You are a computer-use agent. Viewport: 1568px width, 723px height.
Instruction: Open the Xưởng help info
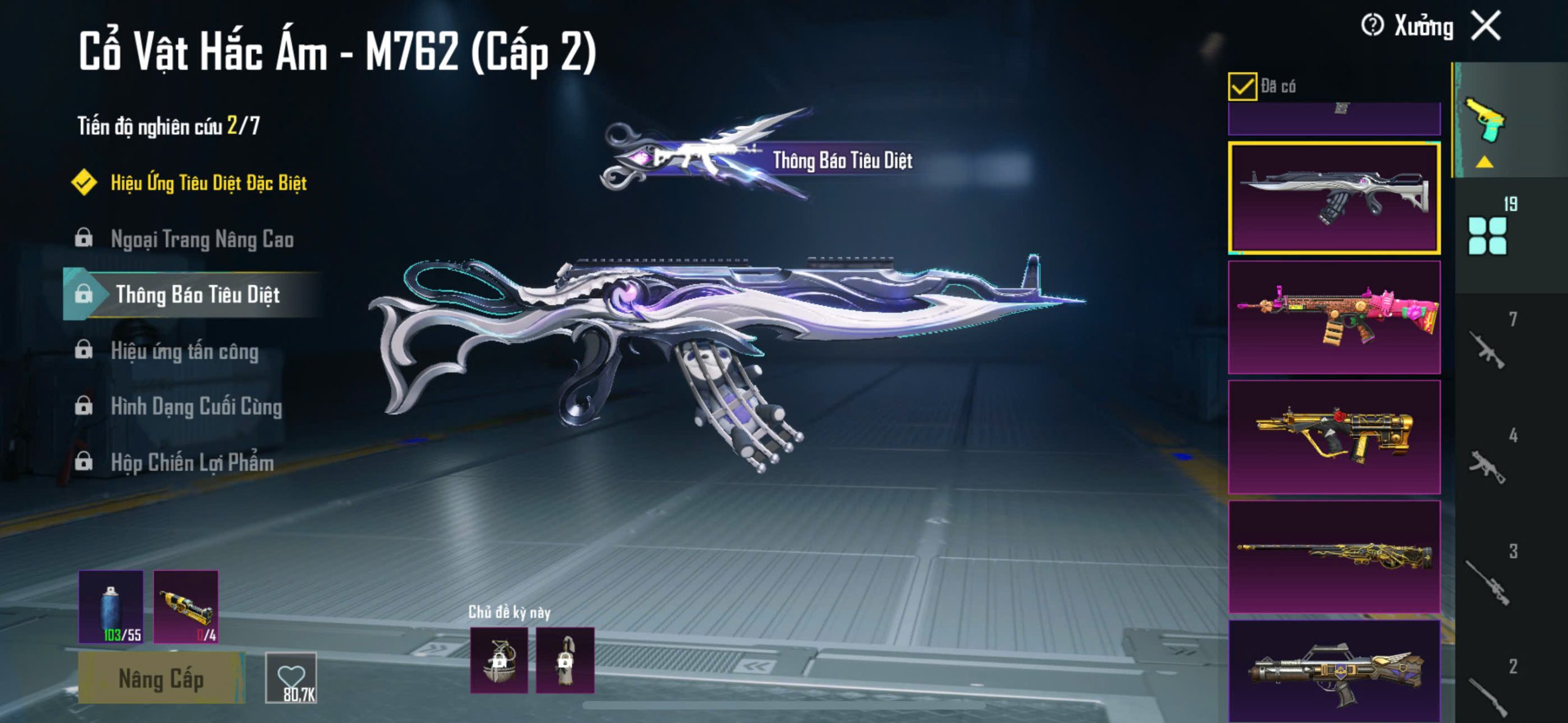pyautogui.click(x=1371, y=26)
